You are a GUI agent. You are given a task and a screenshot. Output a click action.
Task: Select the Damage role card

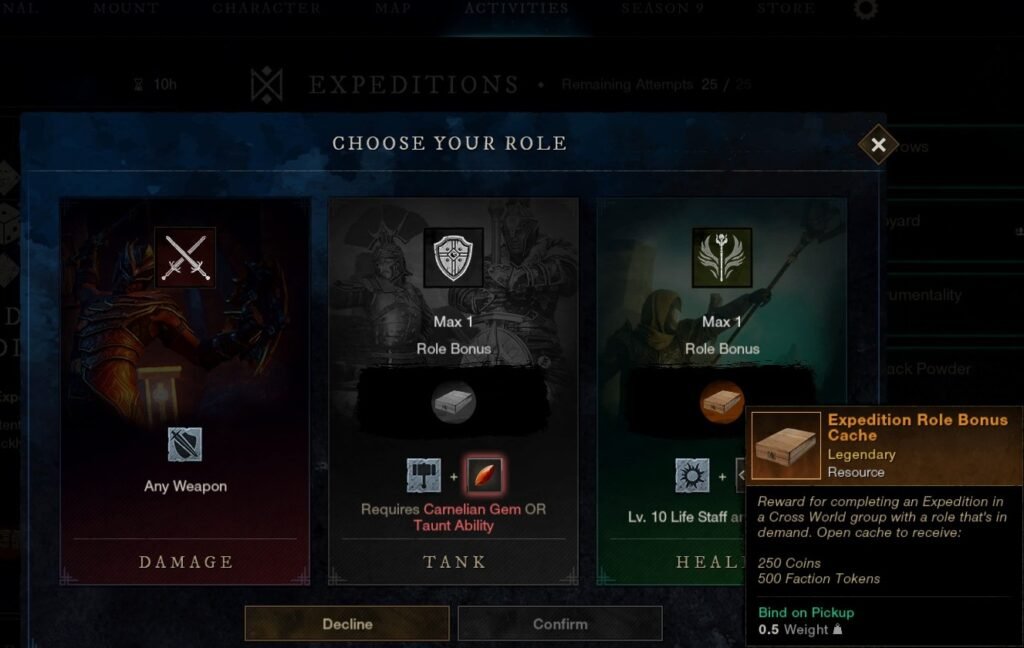pyautogui.click(x=185, y=390)
